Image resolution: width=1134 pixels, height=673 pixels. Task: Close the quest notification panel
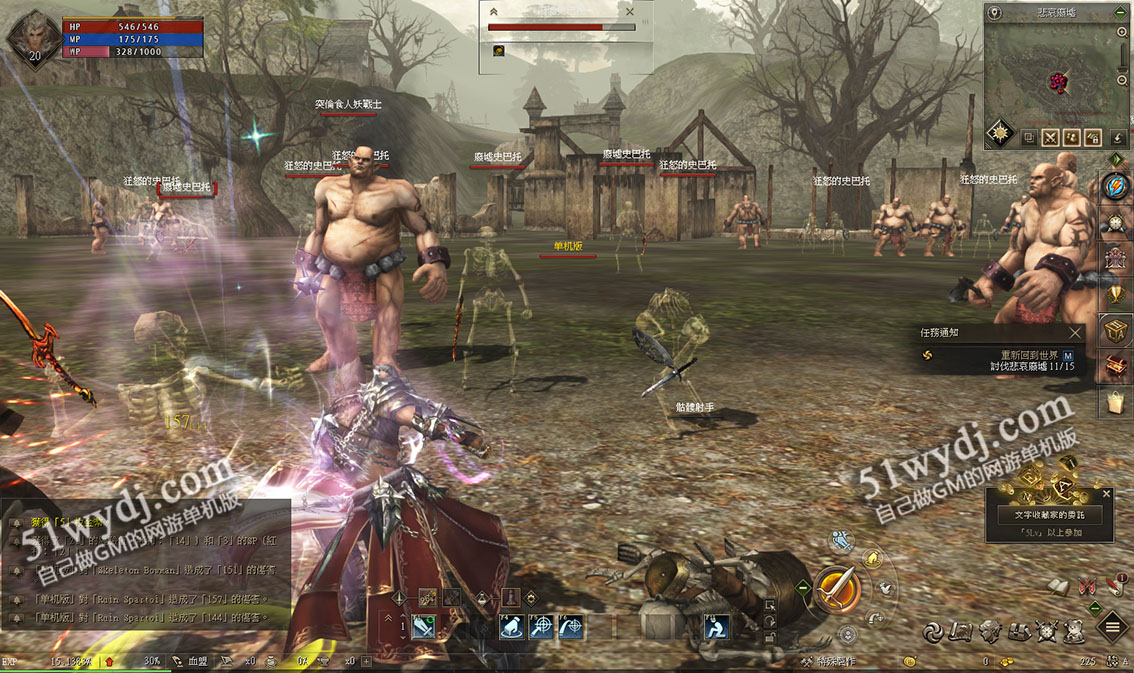[x=1075, y=332]
